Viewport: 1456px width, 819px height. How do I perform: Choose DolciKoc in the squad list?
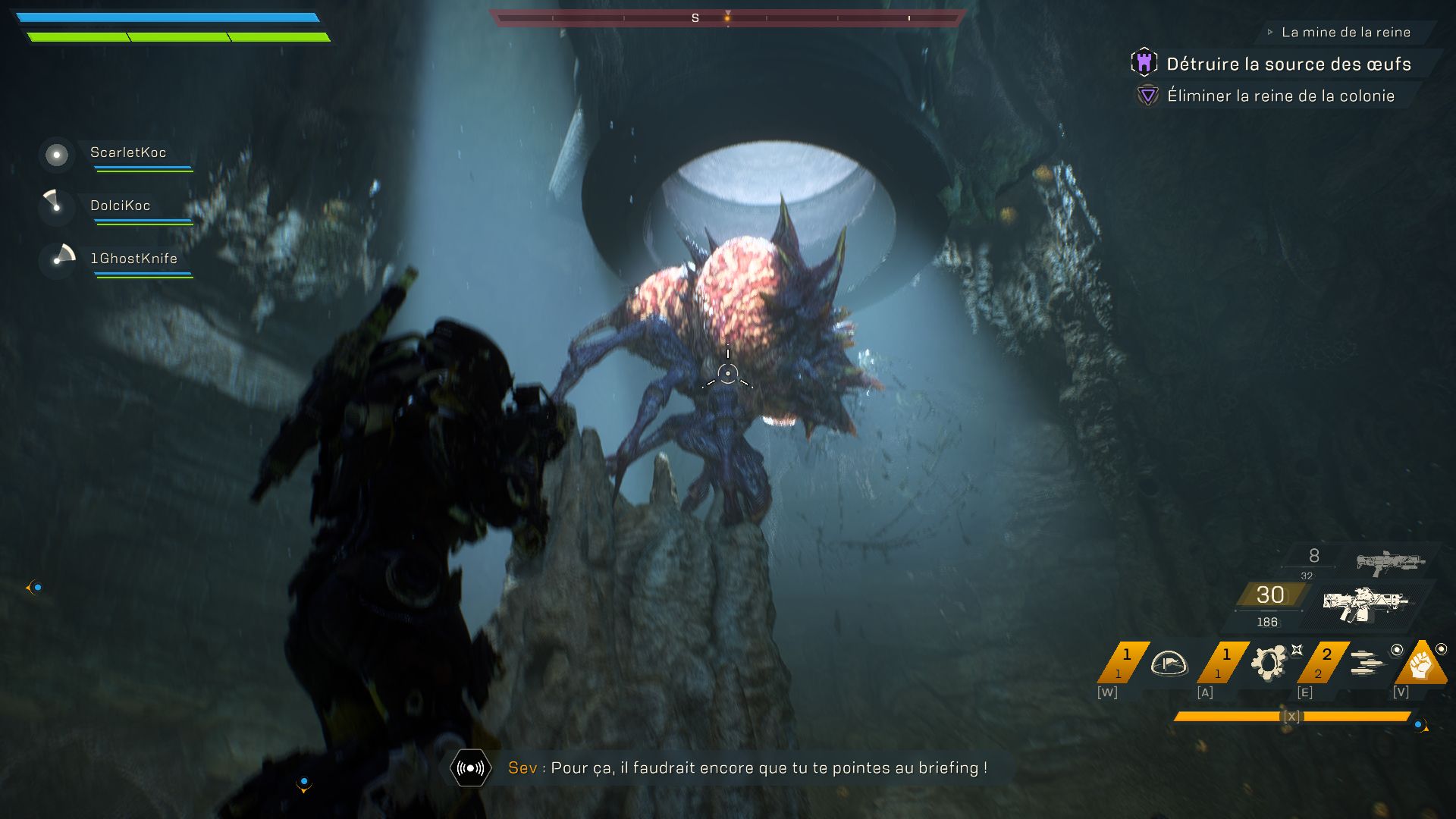pyautogui.click(x=120, y=206)
